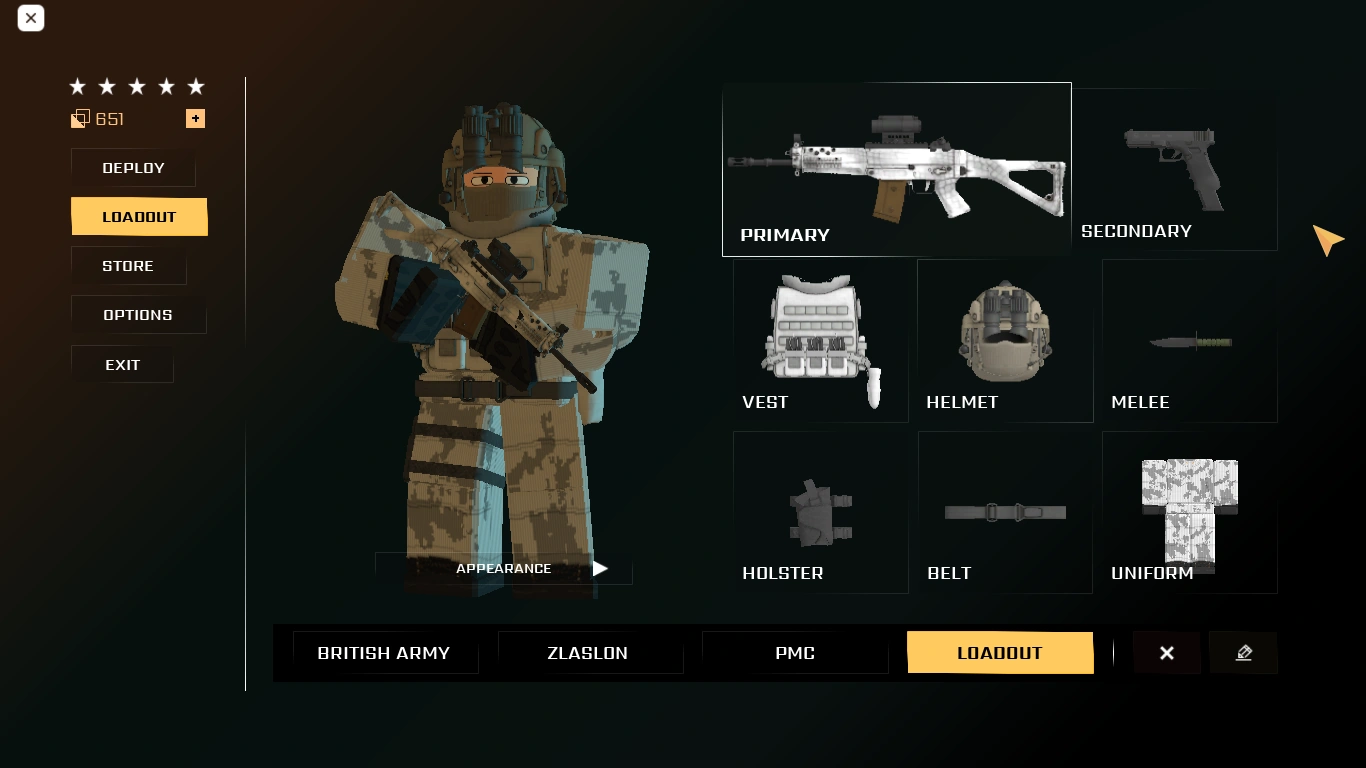This screenshot has width=1366, height=768.
Task: Open the Options menu
Action: 138,314
